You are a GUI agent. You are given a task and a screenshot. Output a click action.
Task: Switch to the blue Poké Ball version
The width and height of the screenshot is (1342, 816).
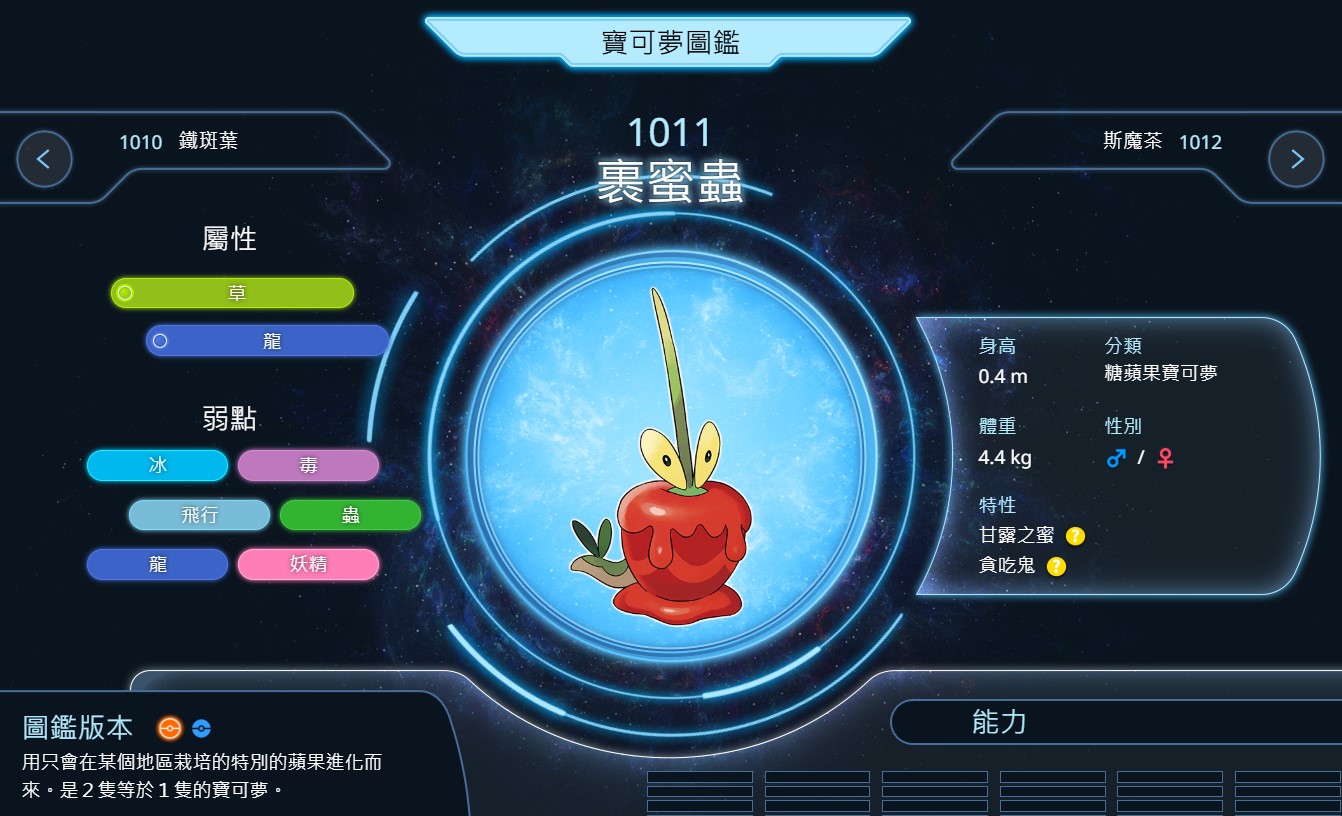[201, 728]
